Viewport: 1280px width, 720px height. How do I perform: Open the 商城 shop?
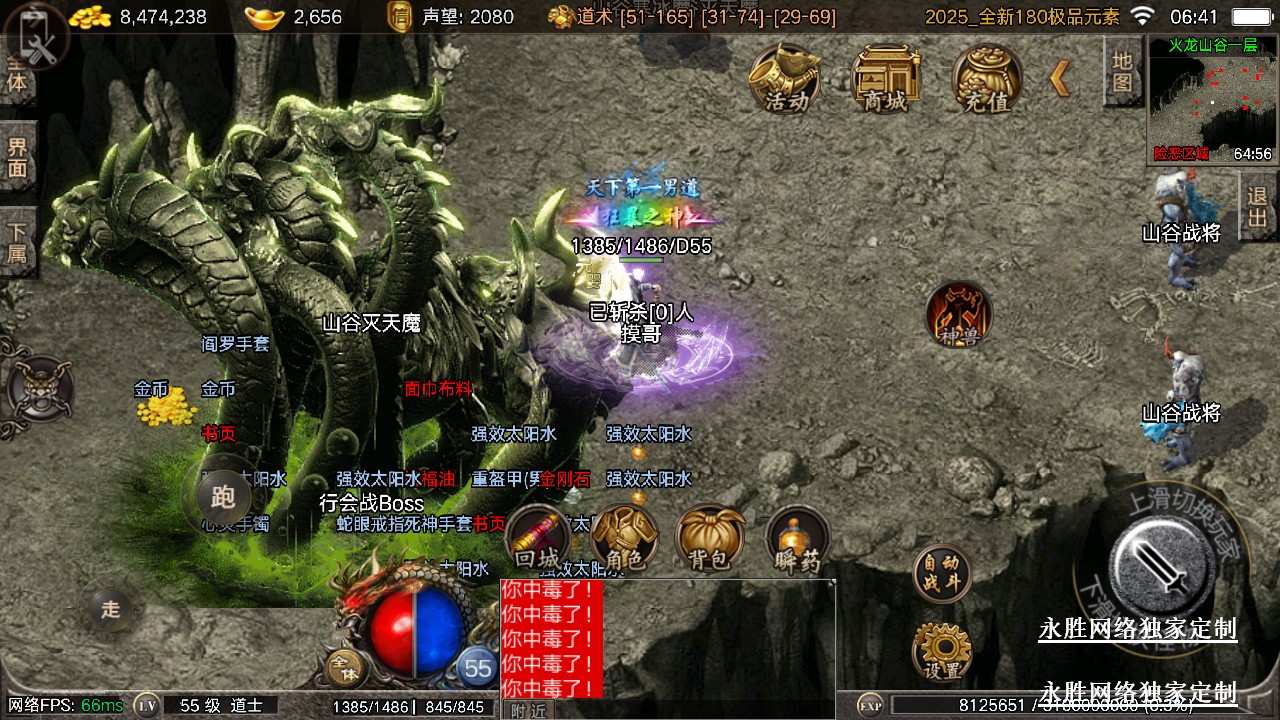point(885,78)
